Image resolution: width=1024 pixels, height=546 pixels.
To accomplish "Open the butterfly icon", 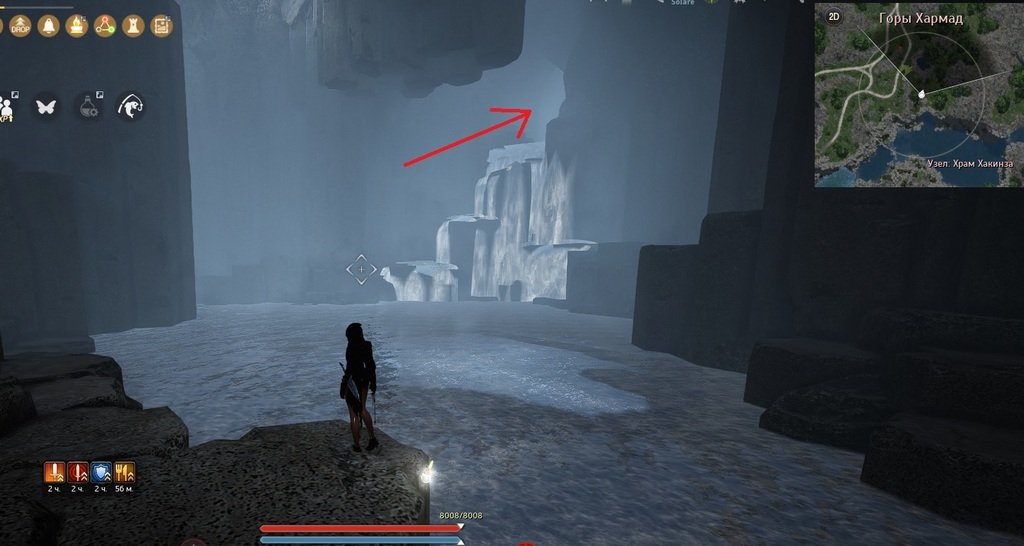I will click(x=45, y=106).
